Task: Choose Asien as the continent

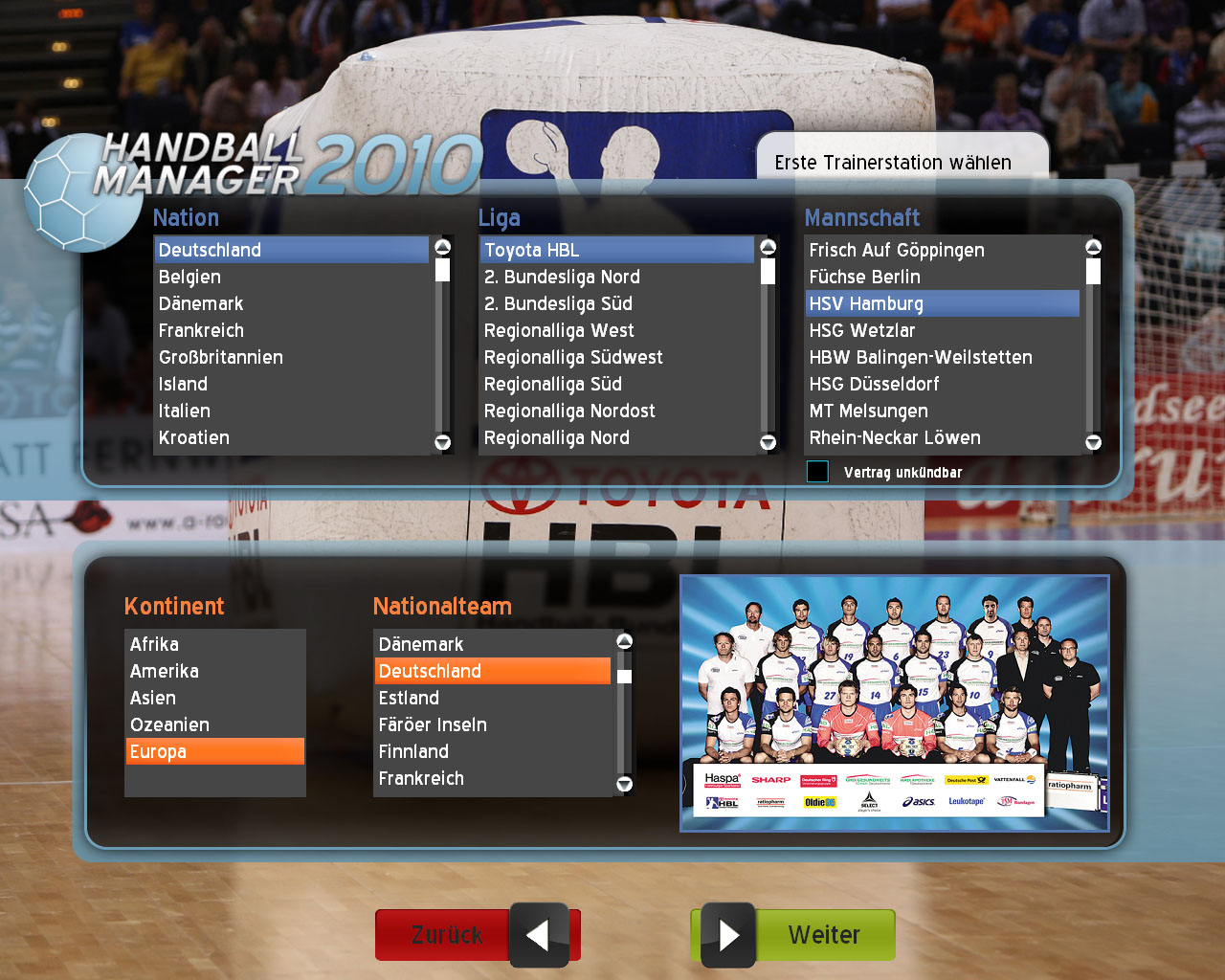Action: click(153, 699)
